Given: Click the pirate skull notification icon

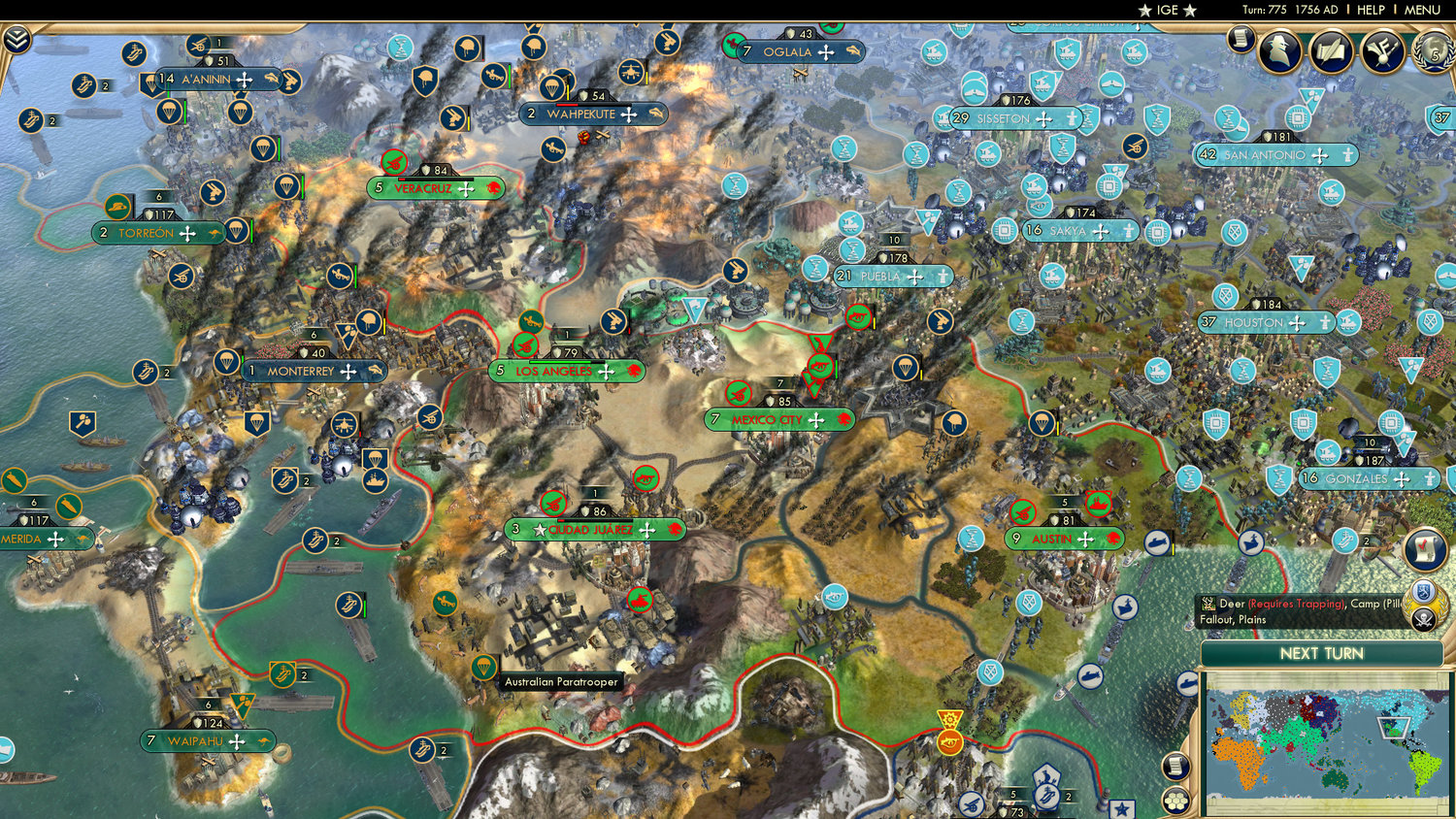Looking at the screenshot, I should click(x=1423, y=619).
